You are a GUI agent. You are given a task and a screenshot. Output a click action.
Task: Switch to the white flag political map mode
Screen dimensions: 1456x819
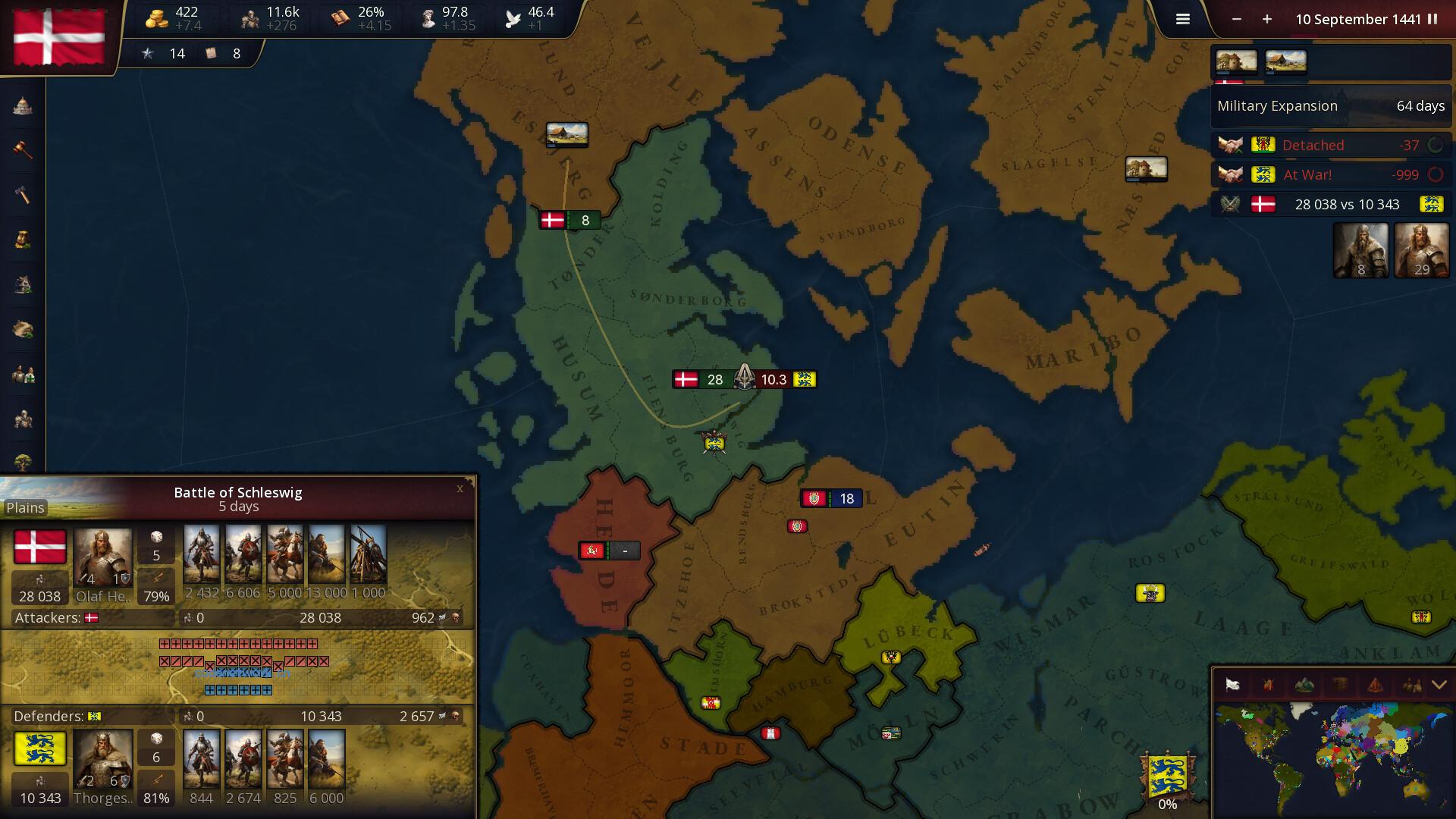coord(1233,686)
